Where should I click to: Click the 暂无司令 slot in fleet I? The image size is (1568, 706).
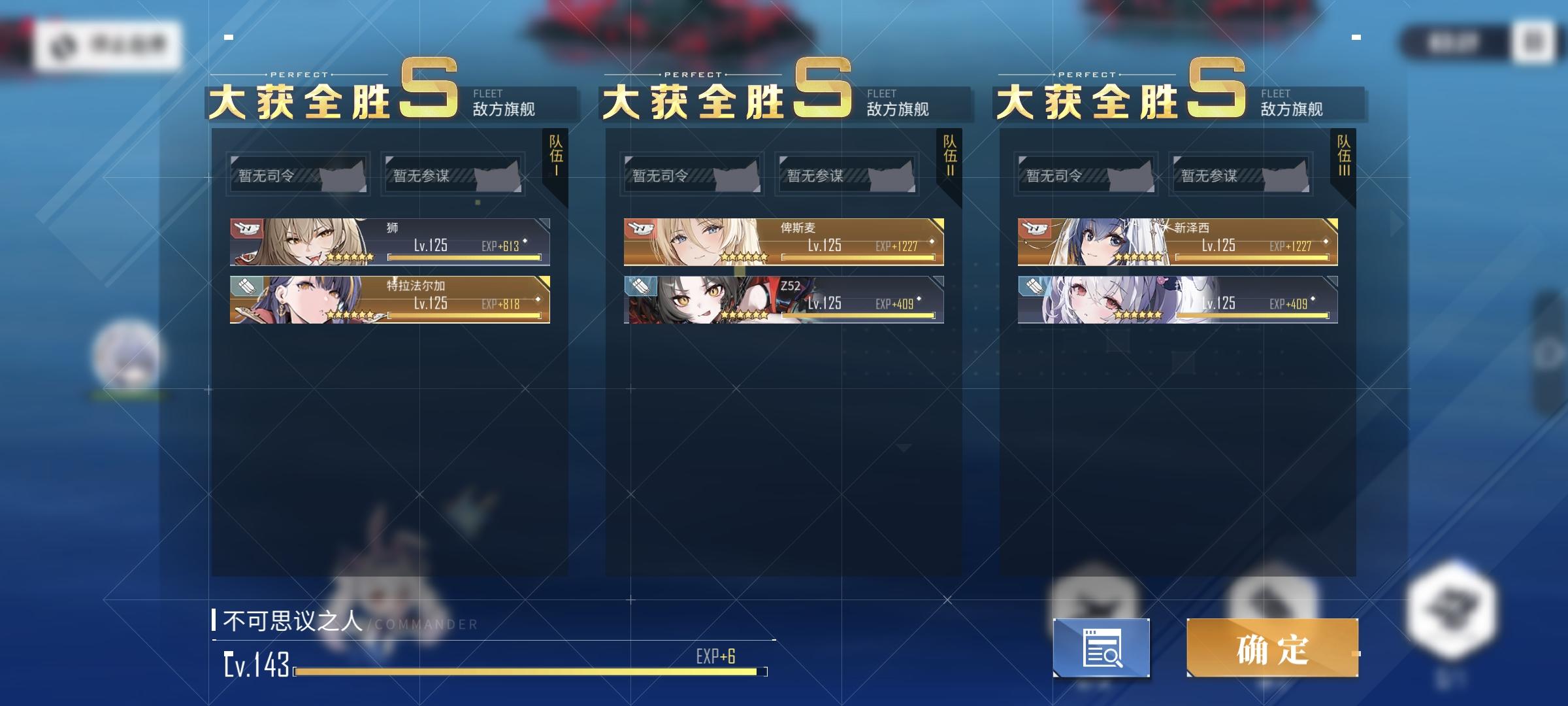click(297, 175)
